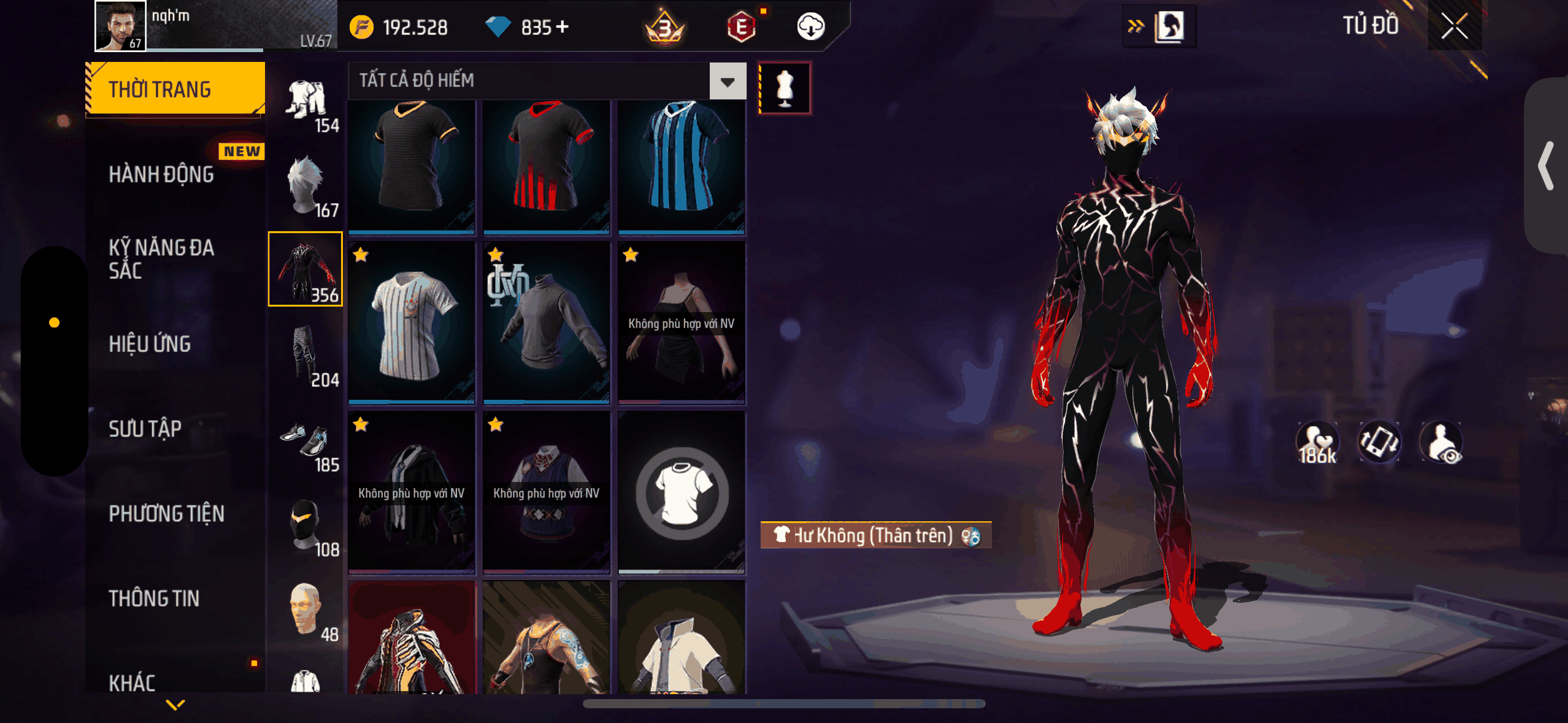Show the Thông Tin tab

pos(154,599)
